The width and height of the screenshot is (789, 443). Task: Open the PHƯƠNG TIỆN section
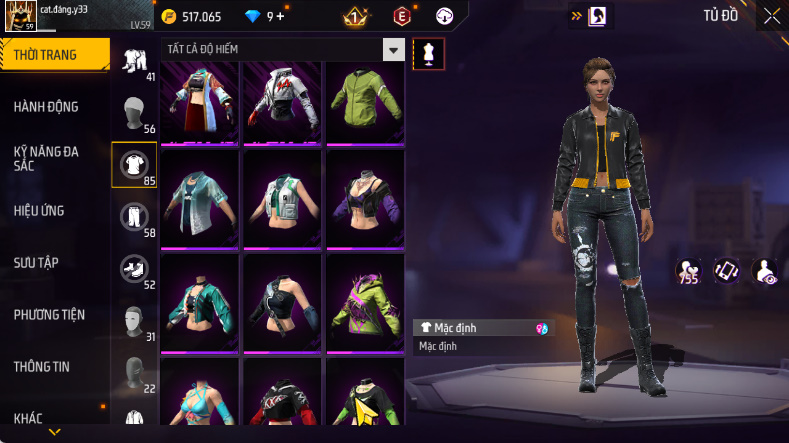49,314
